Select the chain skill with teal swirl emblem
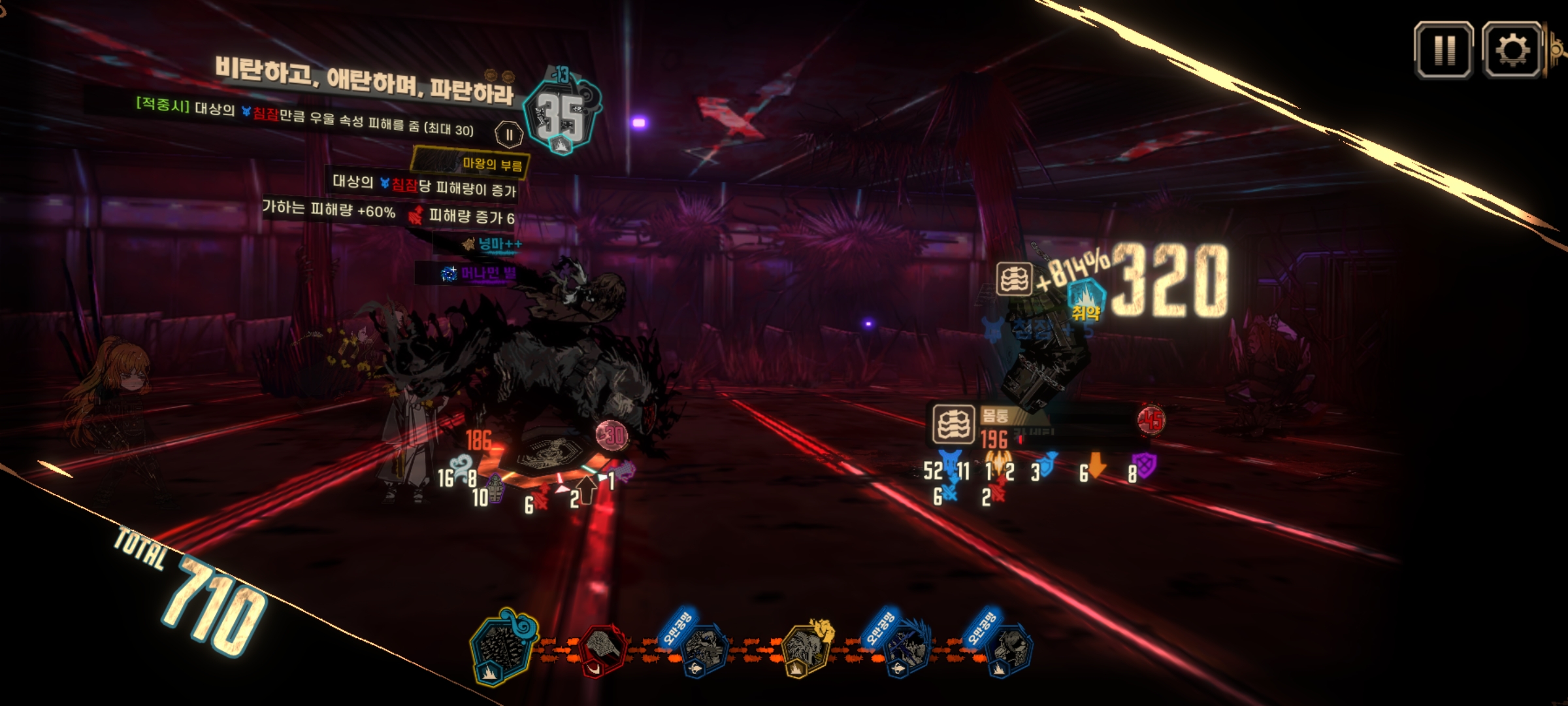Image resolution: width=1568 pixels, height=706 pixels. coord(502,647)
